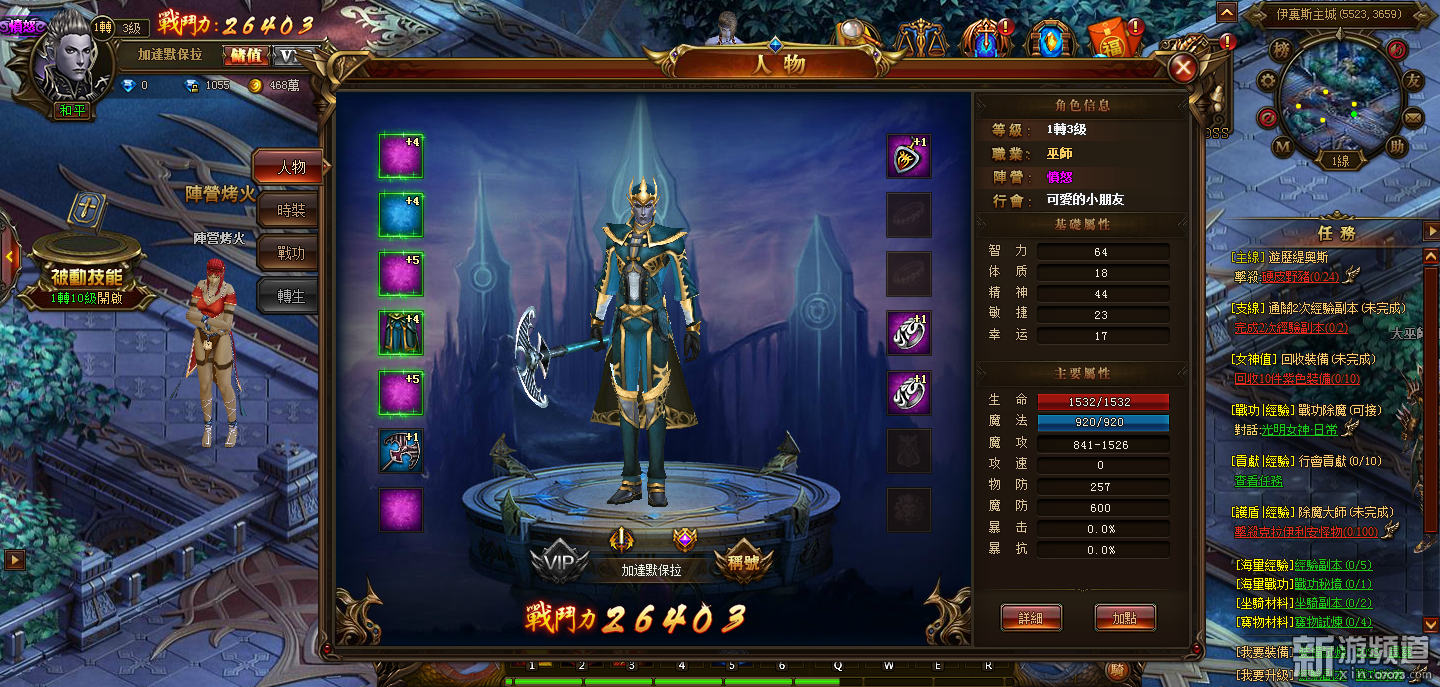Click the 稱號 title button
1440x687 pixels.
[744, 563]
